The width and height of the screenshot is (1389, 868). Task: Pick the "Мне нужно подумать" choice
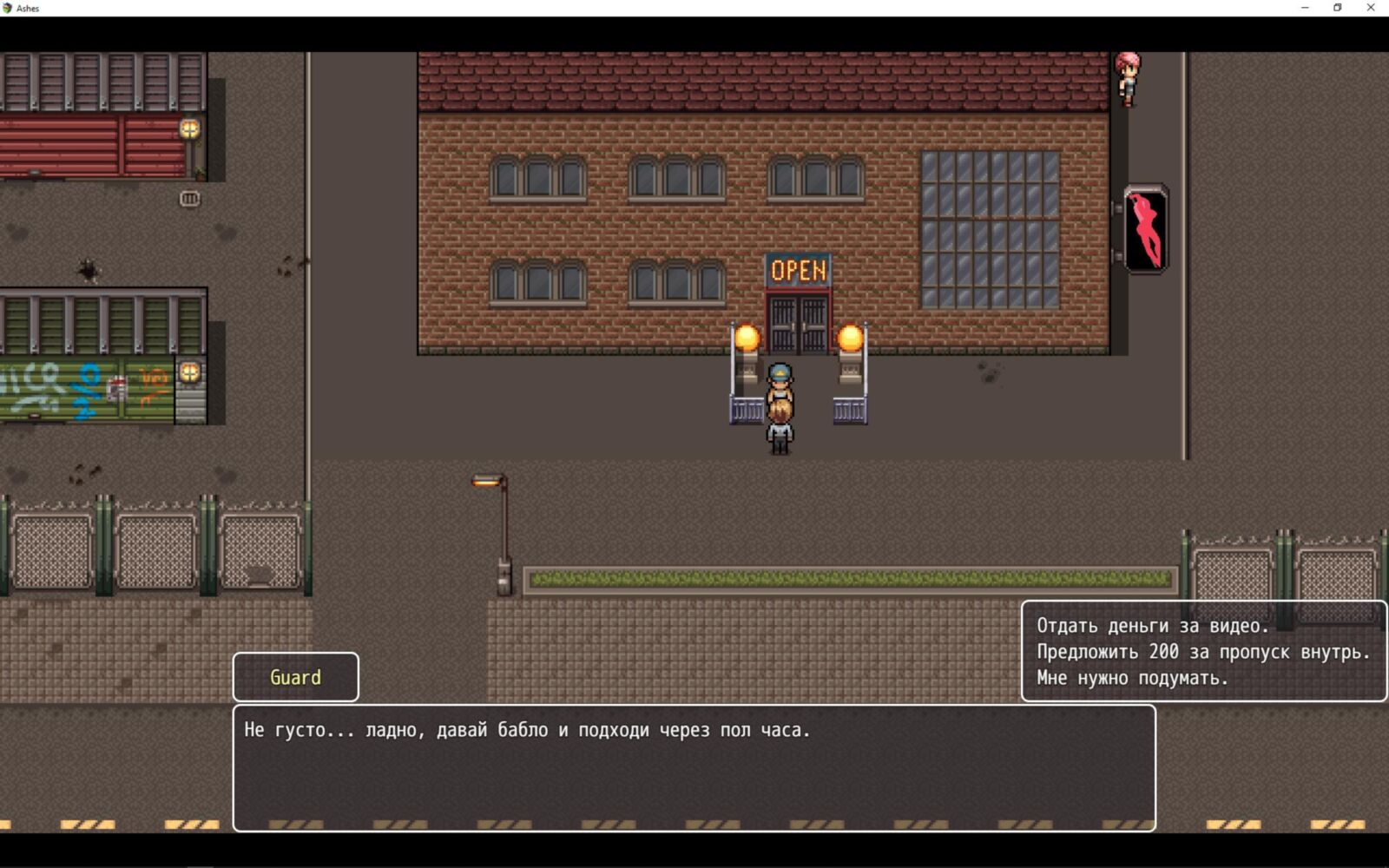coord(1132,678)
